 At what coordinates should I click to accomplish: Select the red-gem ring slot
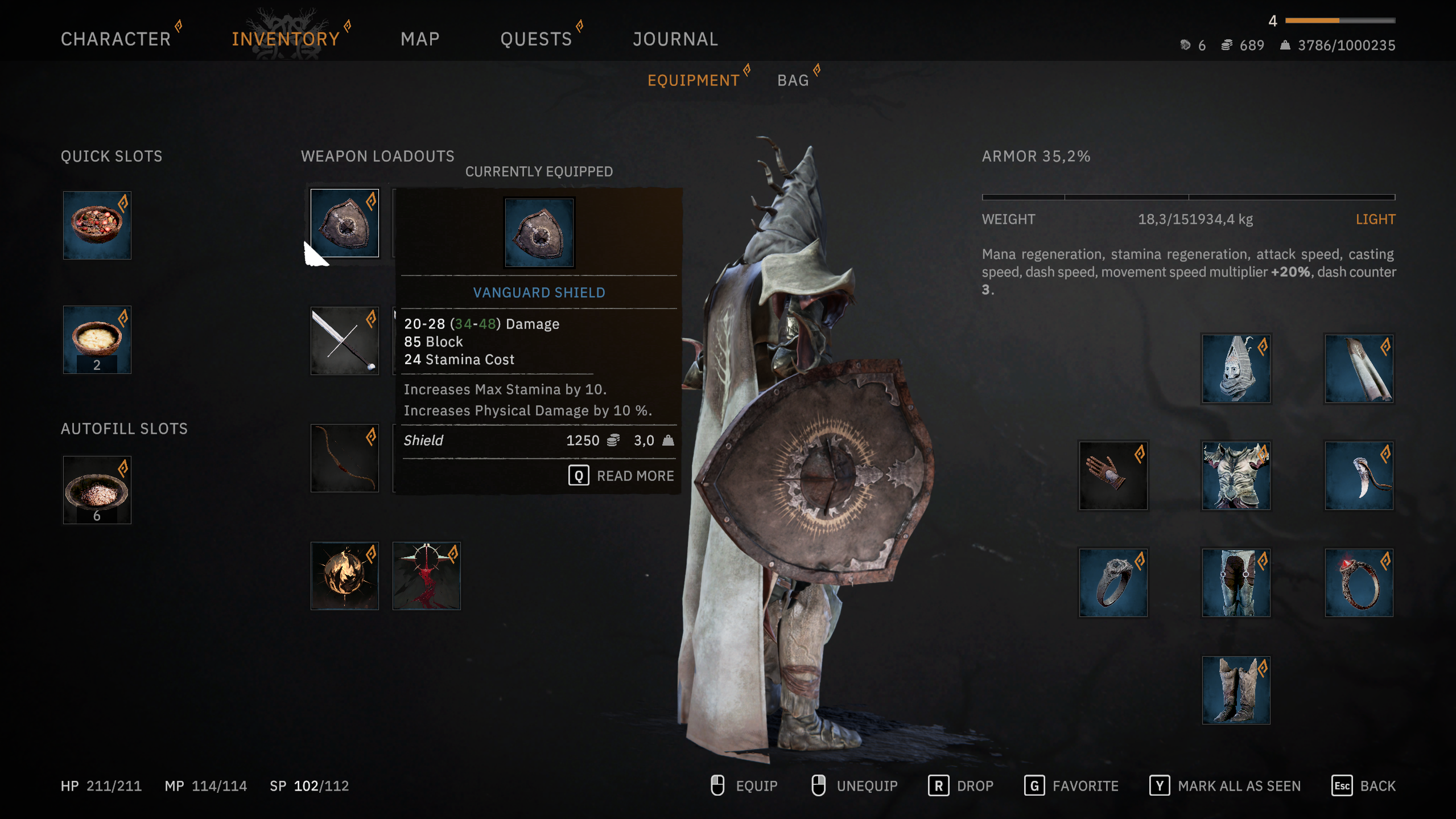[1359, 583]
